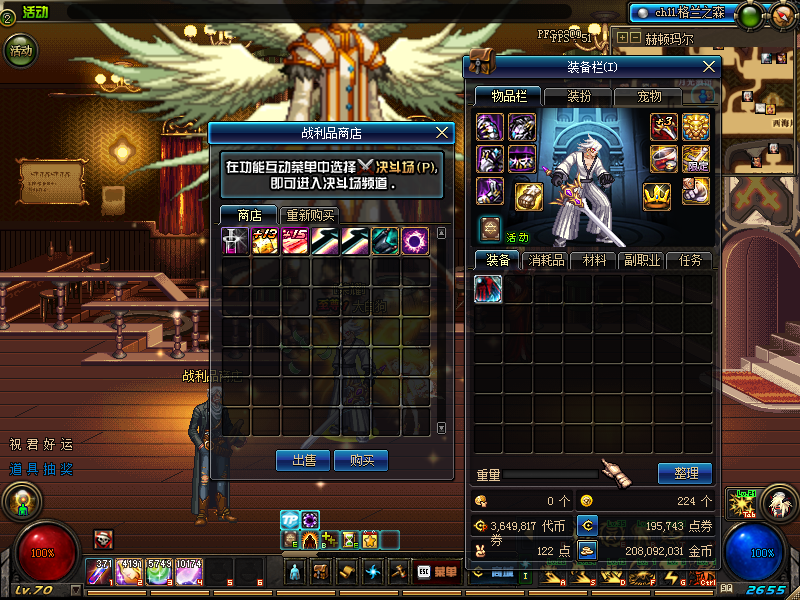Click the 购买 buy button
Viewport: 800px width, 600px height.
(x=362, y=460)
